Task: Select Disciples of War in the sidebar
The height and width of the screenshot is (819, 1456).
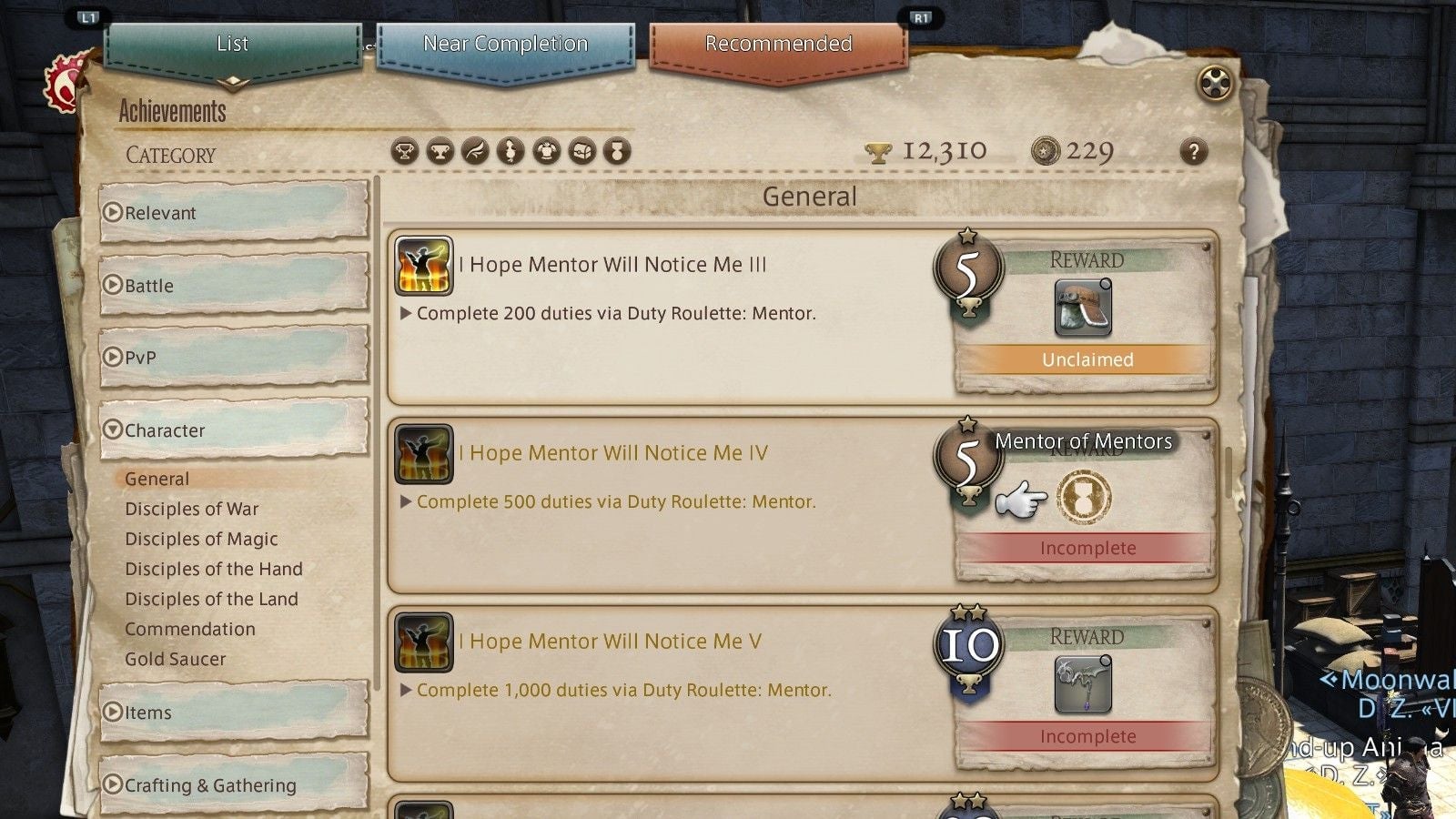Action: 191,509
